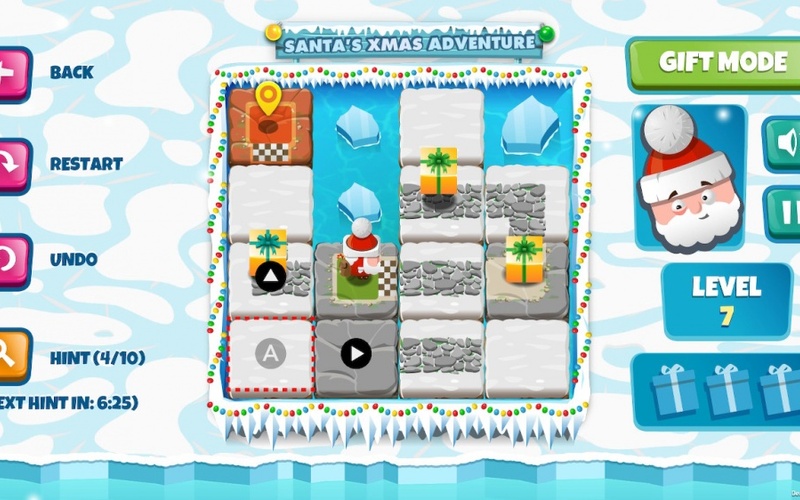The image size is (800, 500).
Task: Undo the last move
Action: point(12,259)
